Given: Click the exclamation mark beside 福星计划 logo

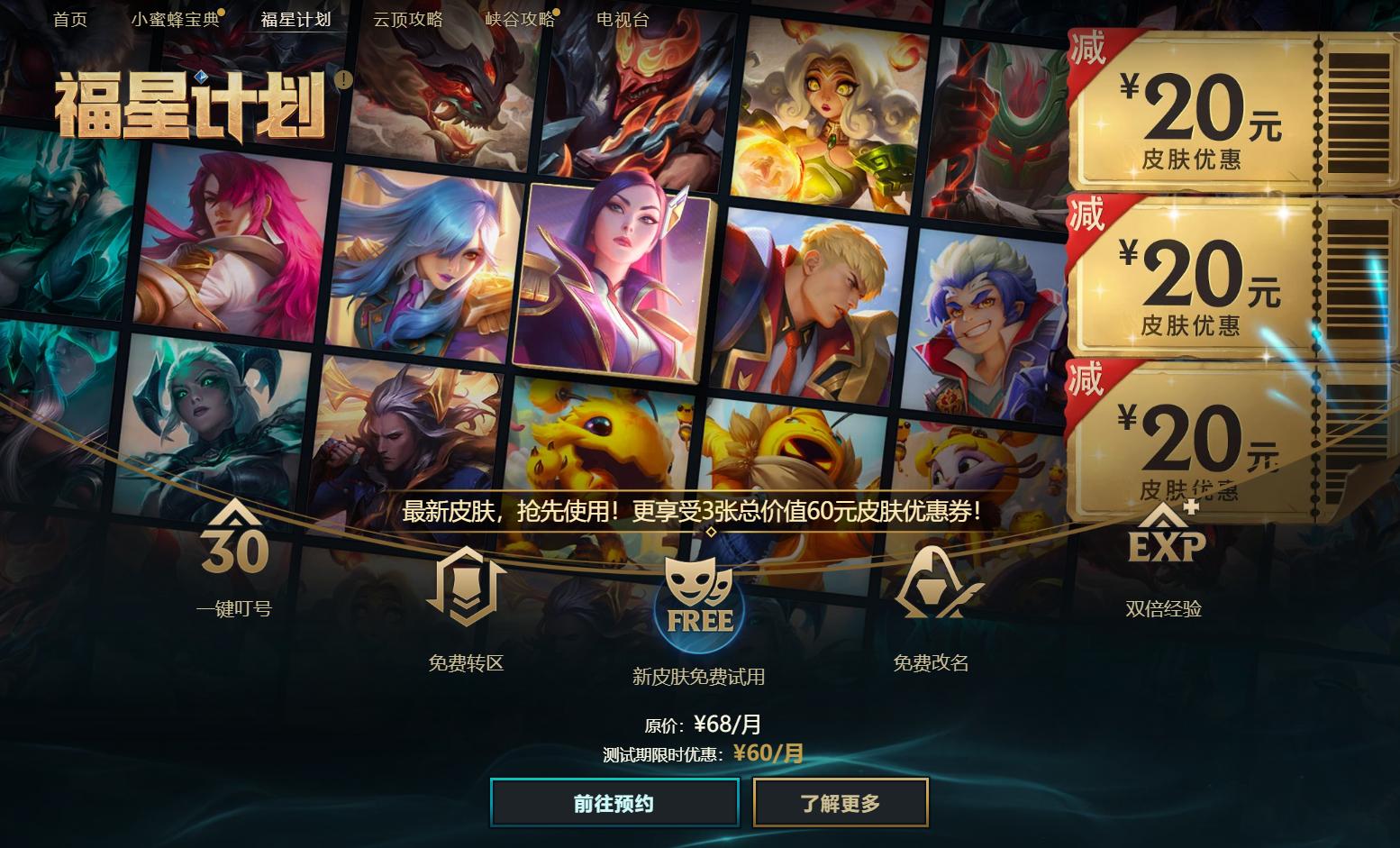Looking at the screenshot, I should 341,80.
